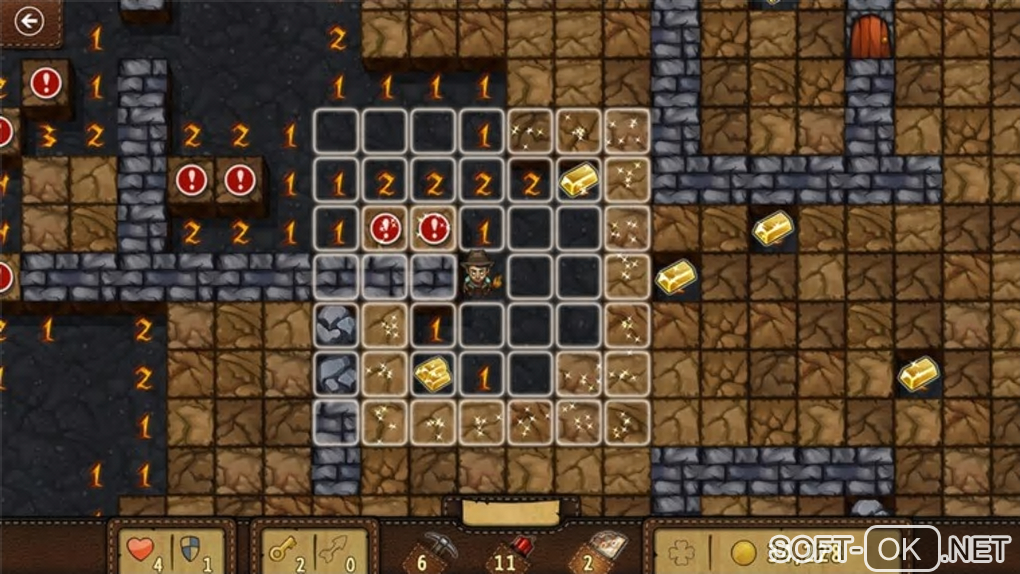Expand the parchment scroll panel

click(510, 512)
